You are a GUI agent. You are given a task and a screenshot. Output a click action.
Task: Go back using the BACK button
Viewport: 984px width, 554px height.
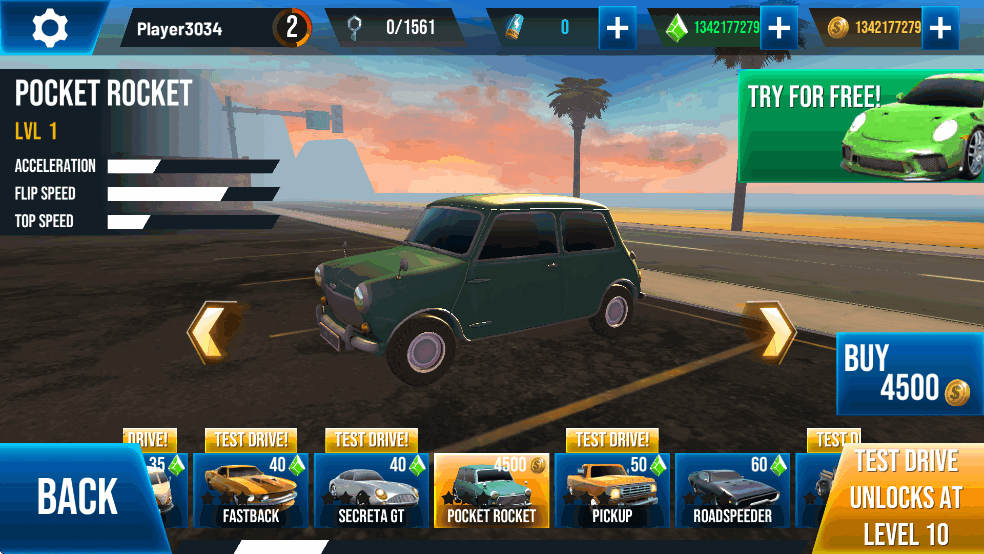point(76,497)
